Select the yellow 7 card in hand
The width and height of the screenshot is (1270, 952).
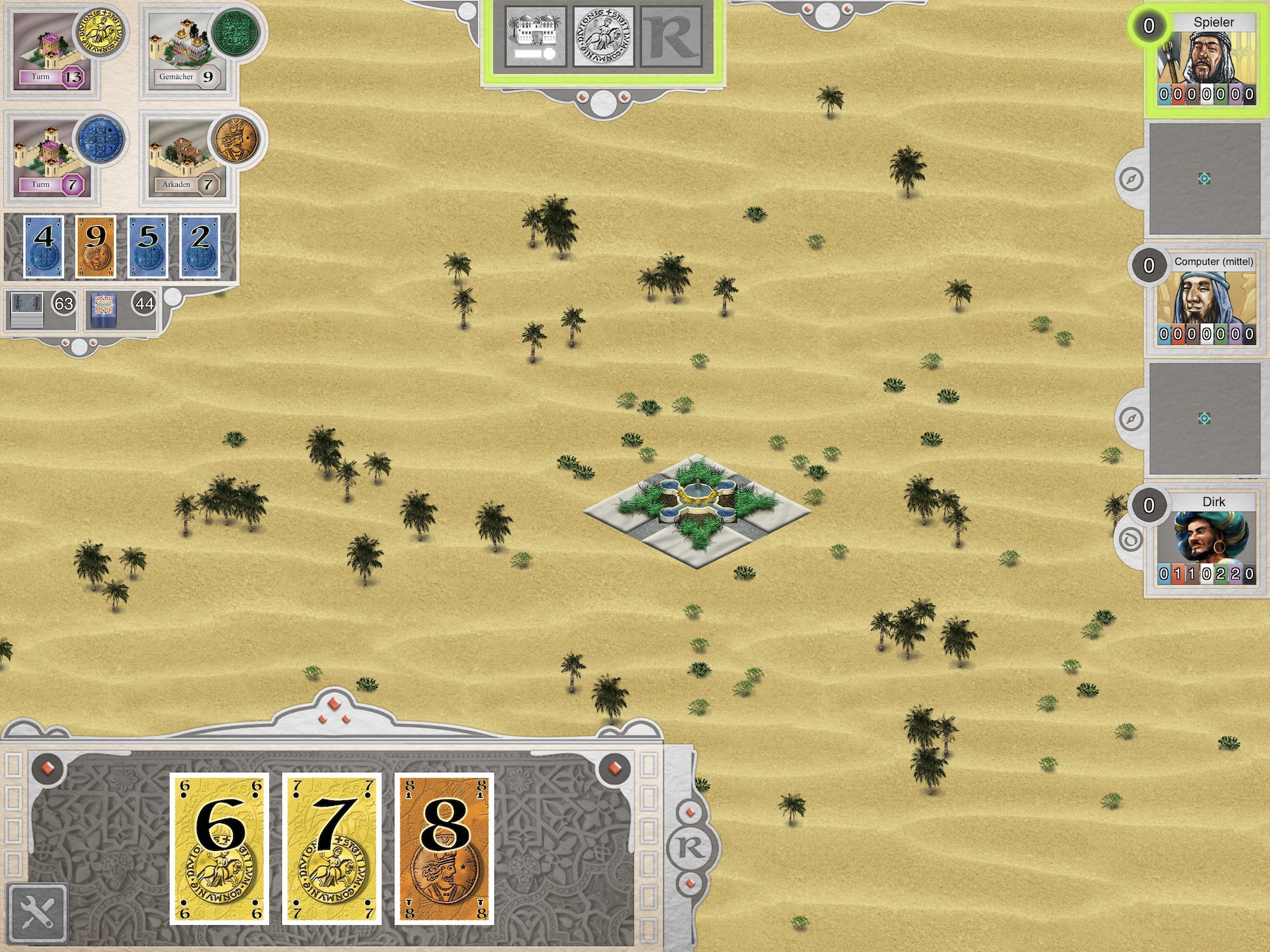[x=331, y=848]
